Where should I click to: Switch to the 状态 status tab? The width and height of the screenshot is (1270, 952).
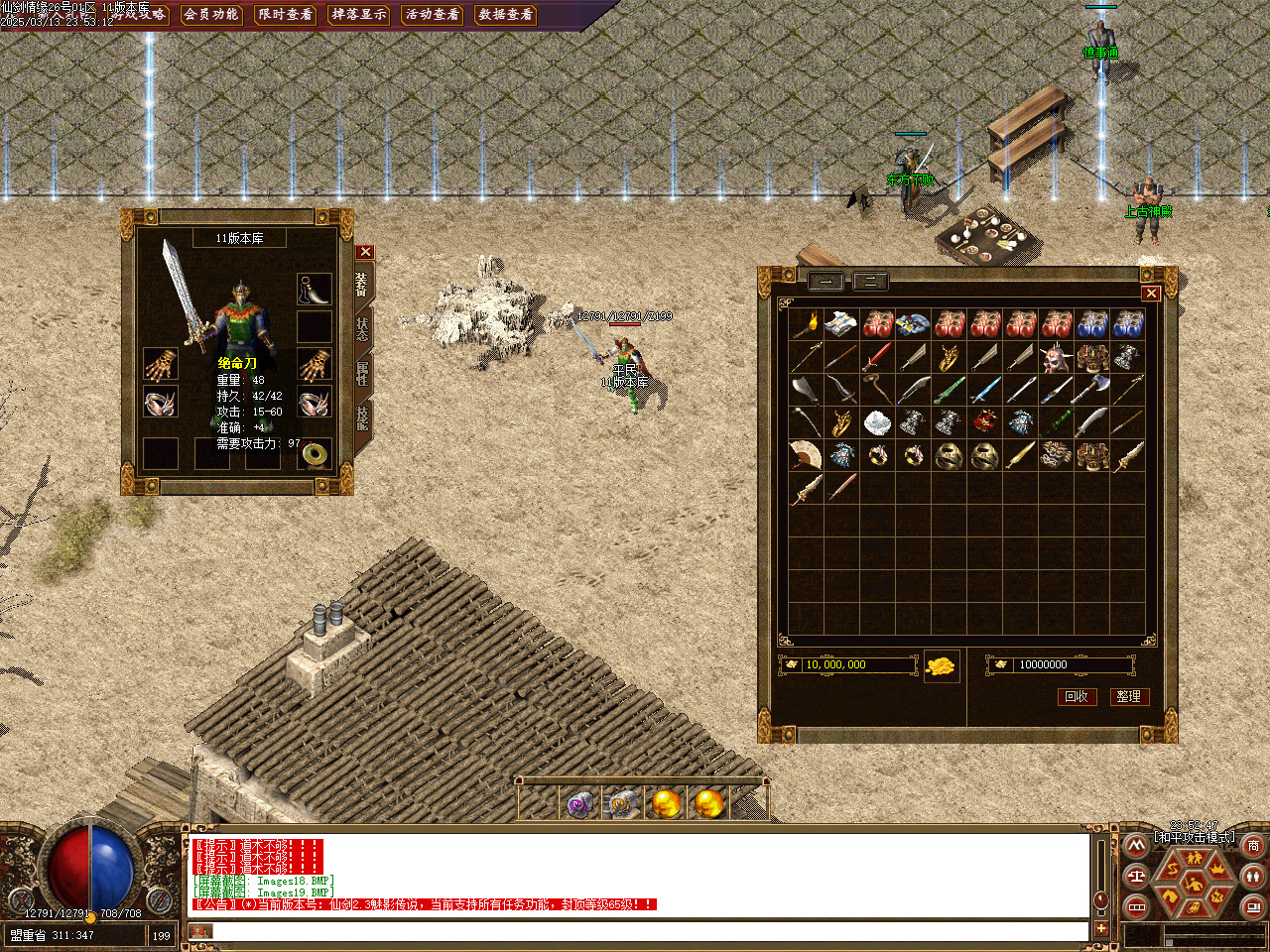tap(362, 329)
